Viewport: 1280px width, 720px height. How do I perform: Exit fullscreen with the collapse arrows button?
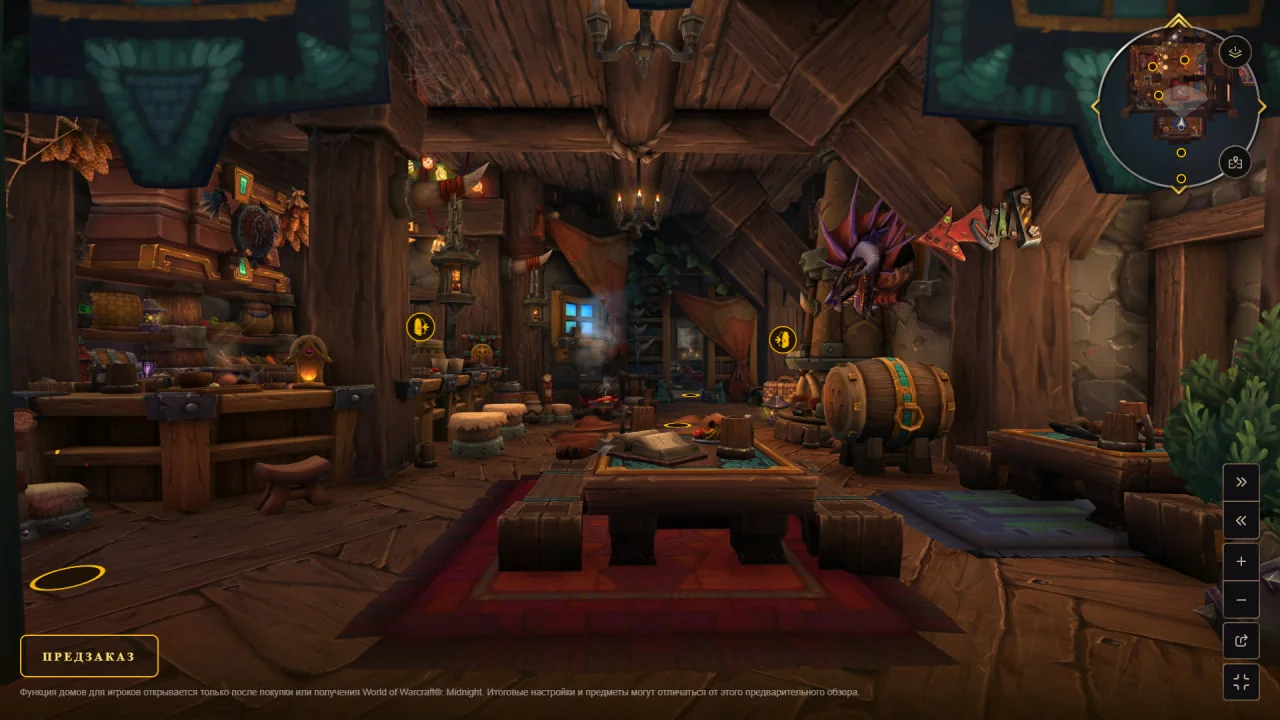click(1241, 682)
